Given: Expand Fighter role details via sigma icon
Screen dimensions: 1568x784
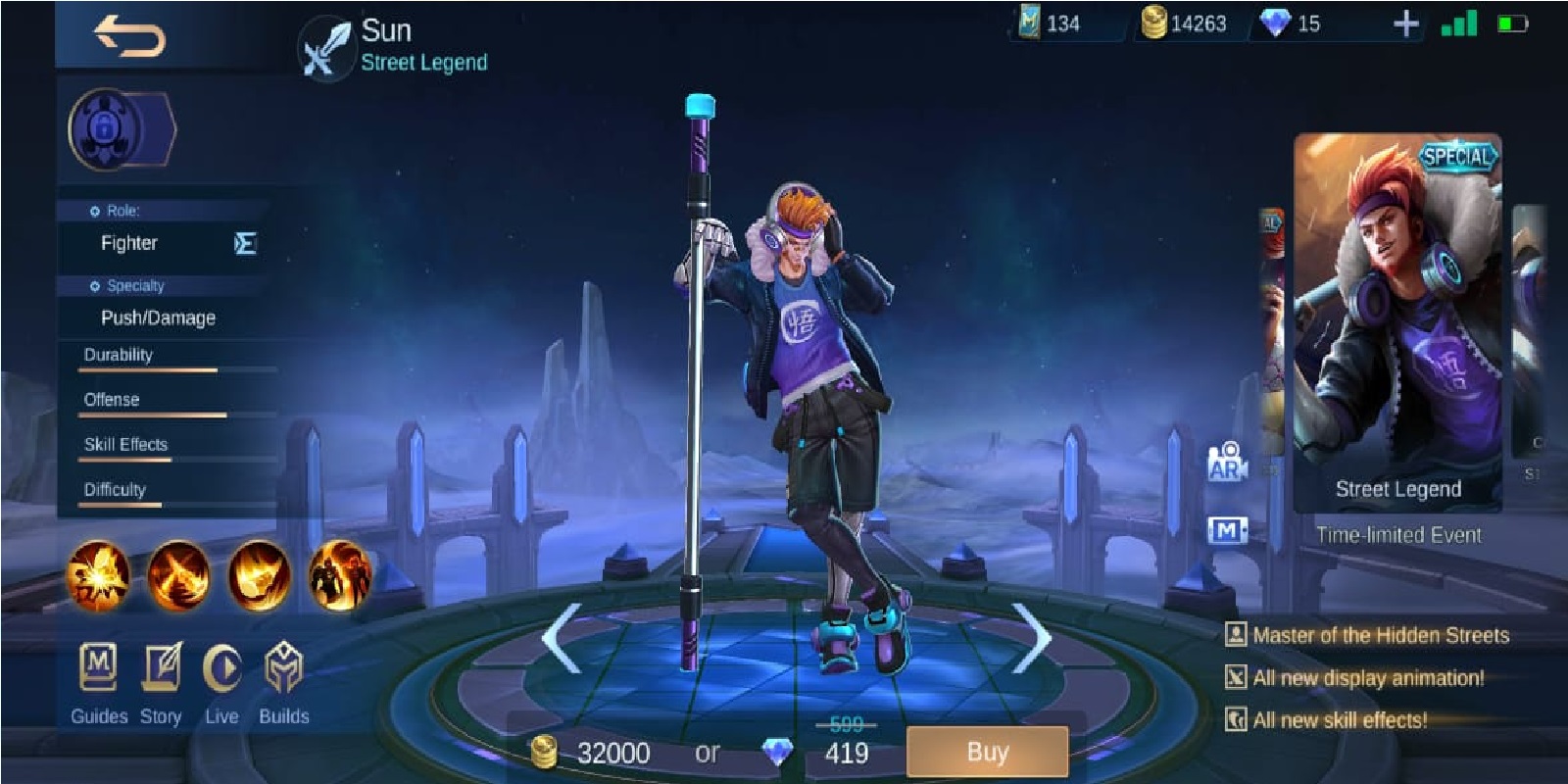Looking at the screenshot, I should point(244,242).
